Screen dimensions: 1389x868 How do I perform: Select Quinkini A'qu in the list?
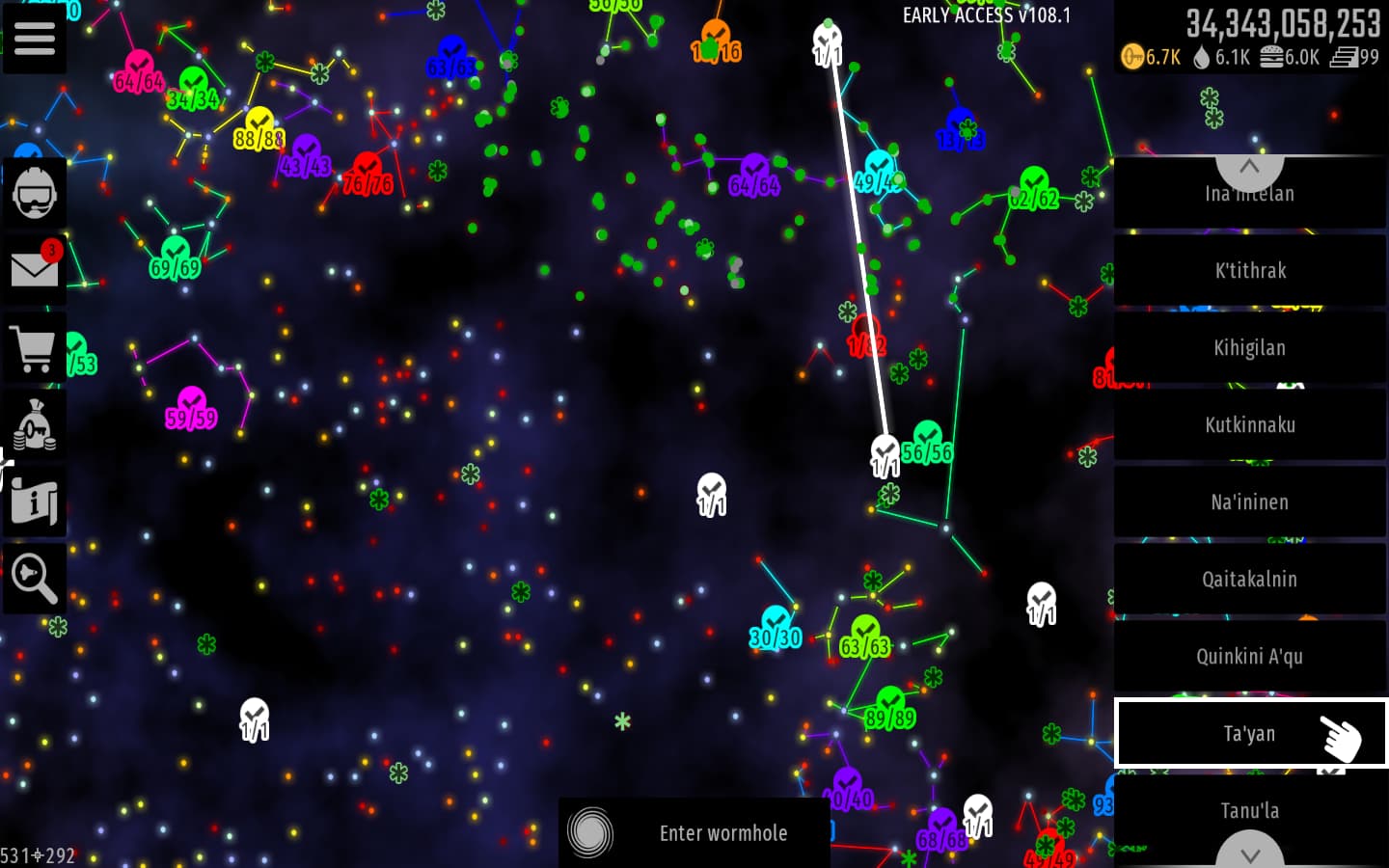[x=1249, y=657]
